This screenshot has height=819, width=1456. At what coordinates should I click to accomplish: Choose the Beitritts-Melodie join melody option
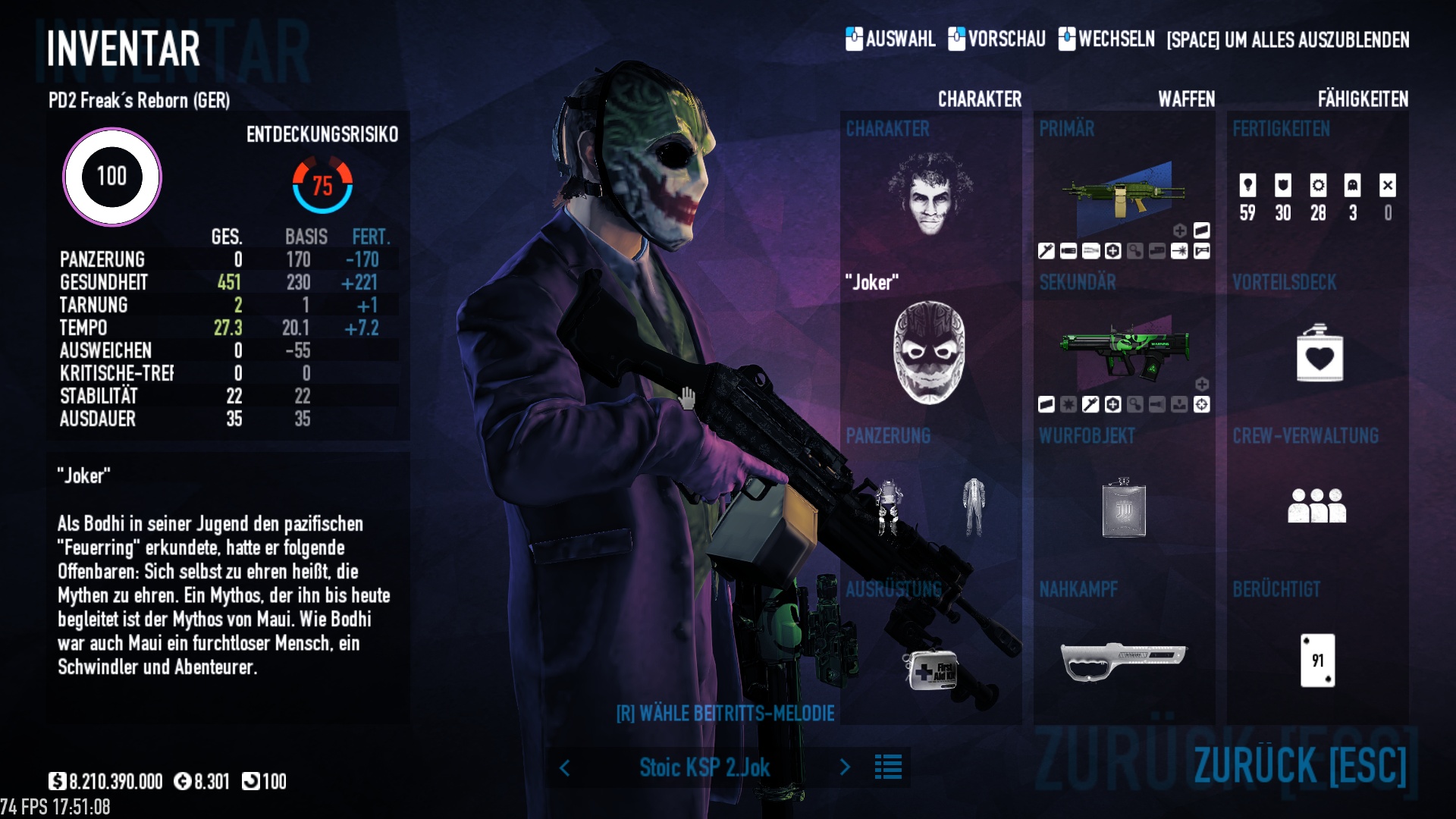point(725,714)
